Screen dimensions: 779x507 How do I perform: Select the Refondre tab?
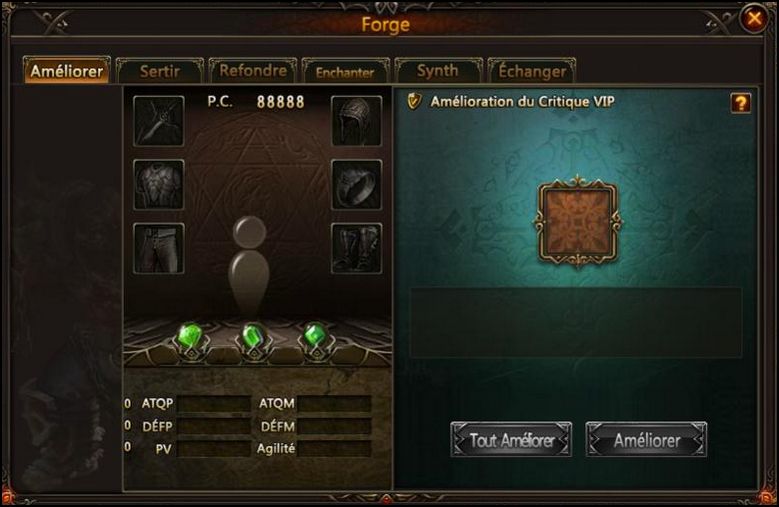tap(253, 71)
